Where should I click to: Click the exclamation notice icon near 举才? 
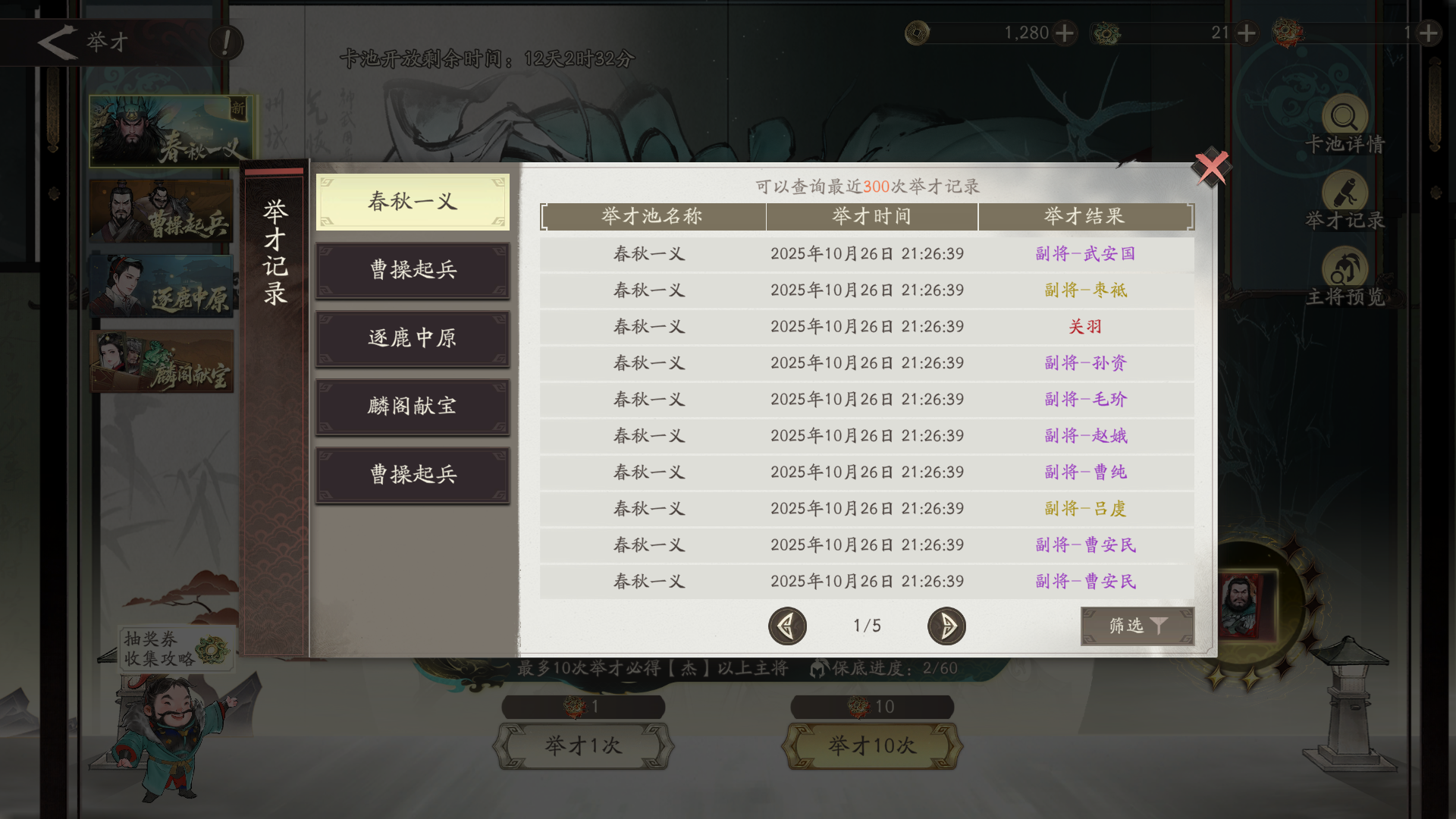pos(224,43)
